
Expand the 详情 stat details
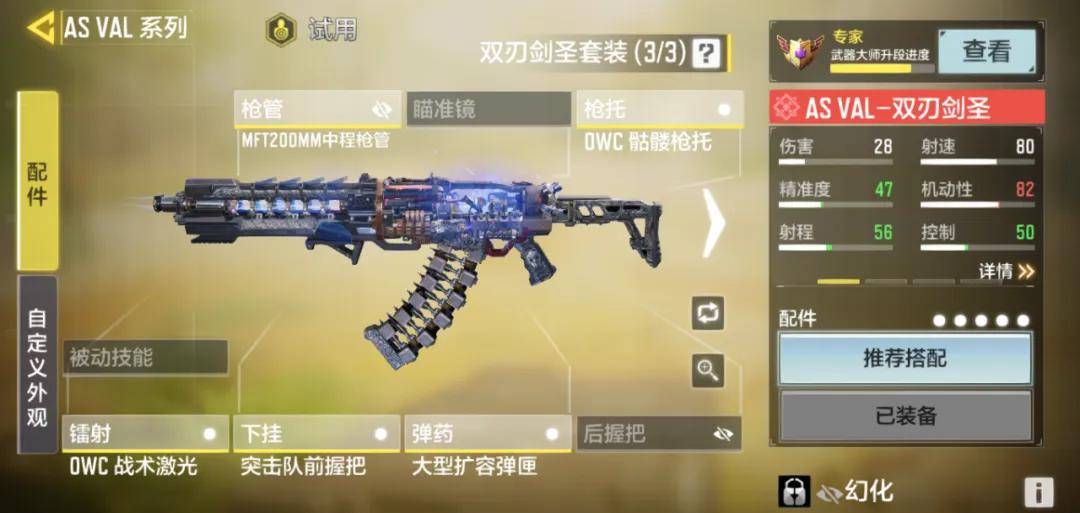1006,271
